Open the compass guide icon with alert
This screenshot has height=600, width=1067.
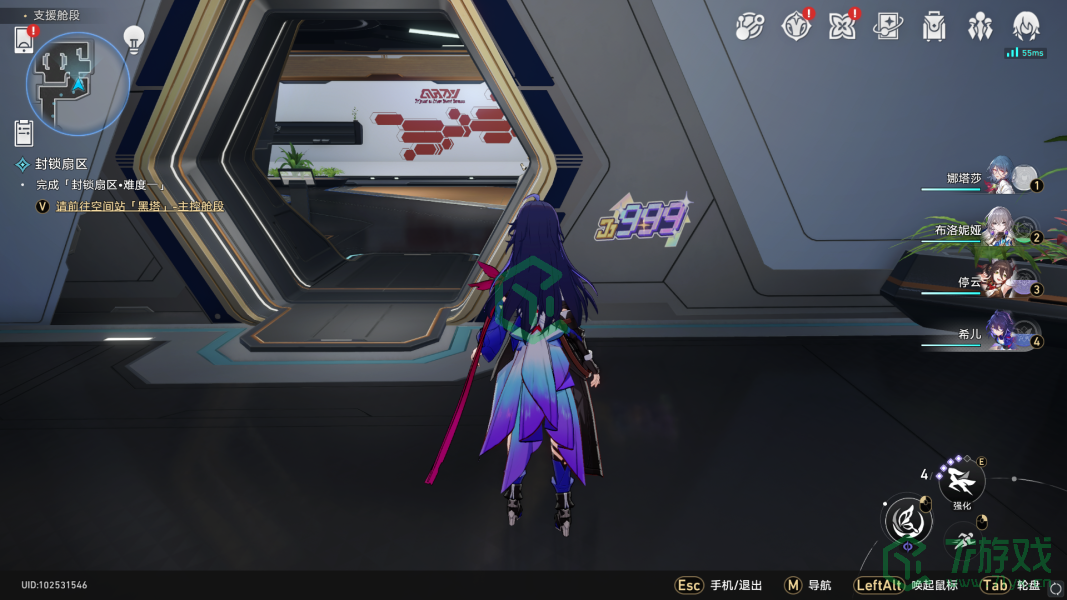coord(795,27)
